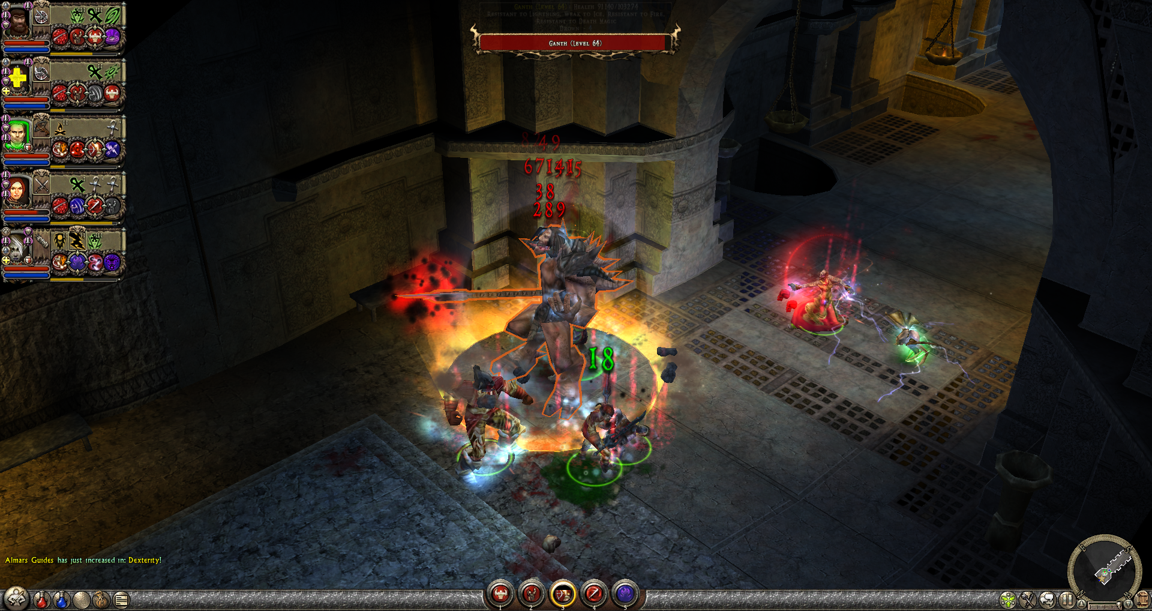Open the journal list icon
The width and height of the screenshot is (1152, 611).
(121, 600)
